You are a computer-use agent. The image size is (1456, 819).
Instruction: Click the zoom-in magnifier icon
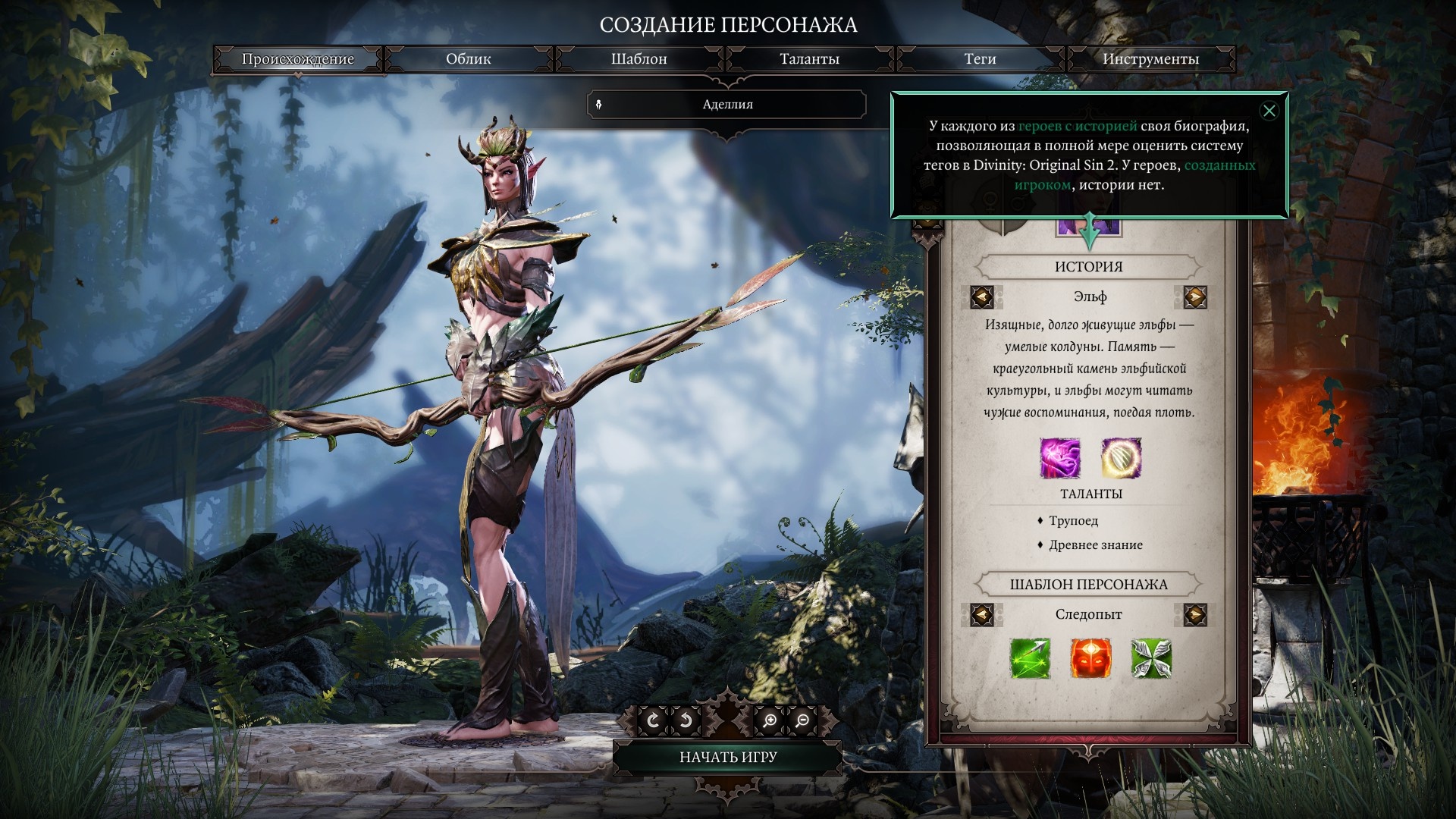coord(770,720)
